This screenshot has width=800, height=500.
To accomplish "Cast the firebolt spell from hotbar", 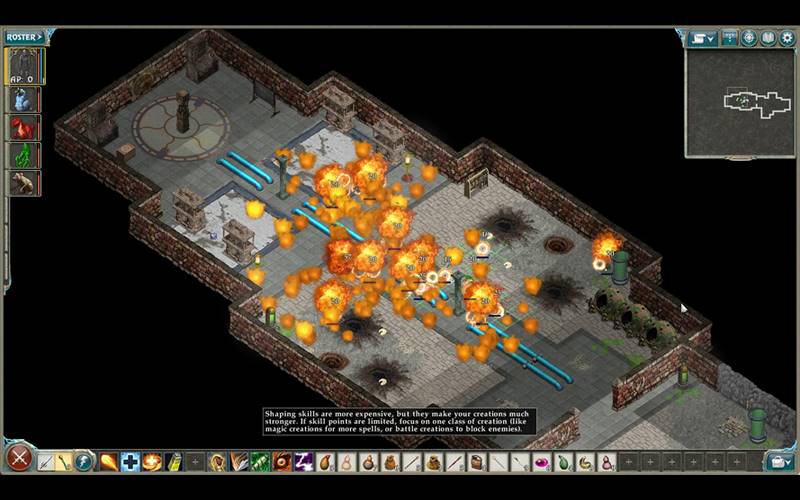I will pyautogui.click(x=108, y=461).
